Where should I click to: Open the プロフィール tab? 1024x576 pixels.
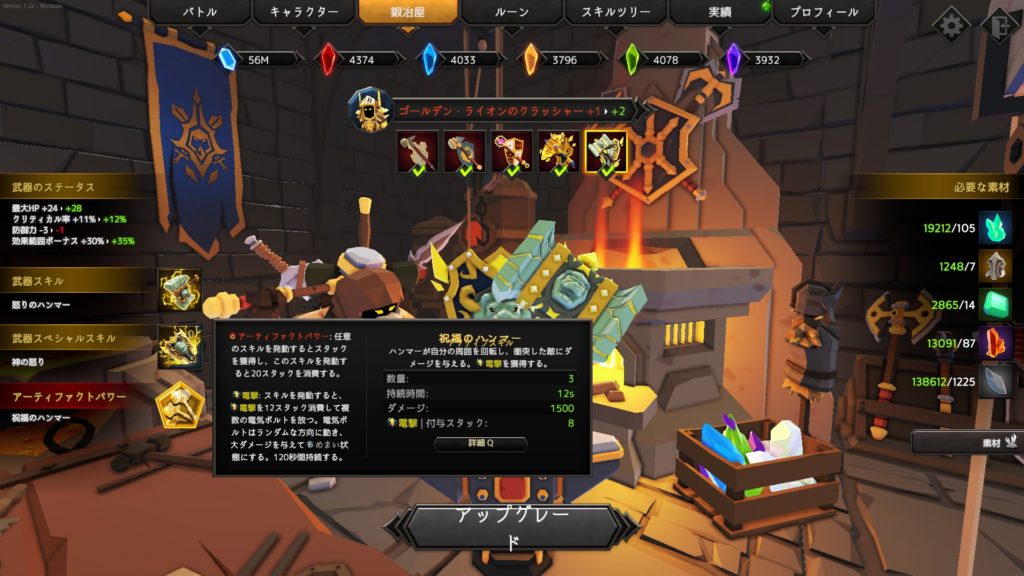823,13
